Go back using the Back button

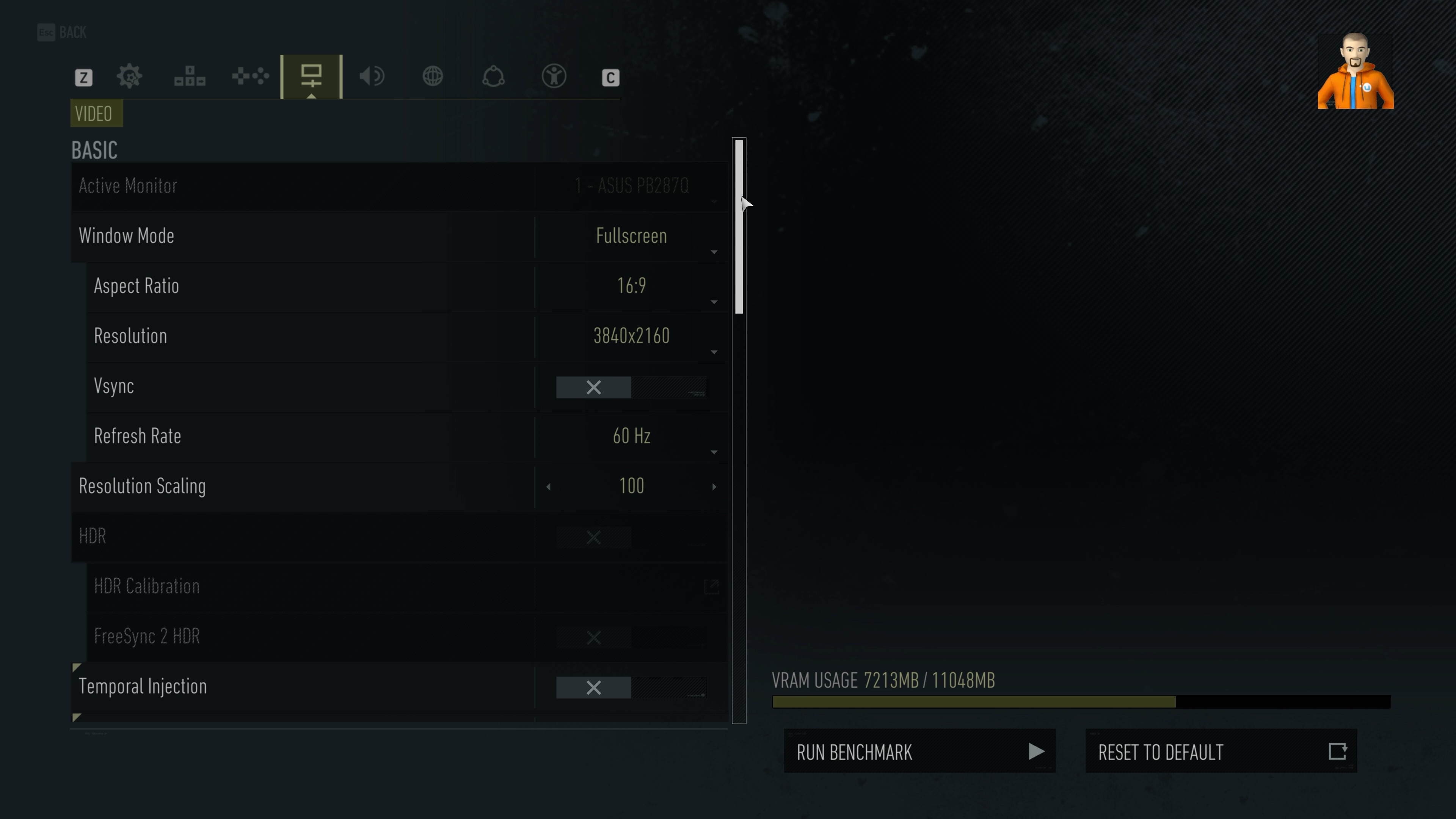(62, 32)
